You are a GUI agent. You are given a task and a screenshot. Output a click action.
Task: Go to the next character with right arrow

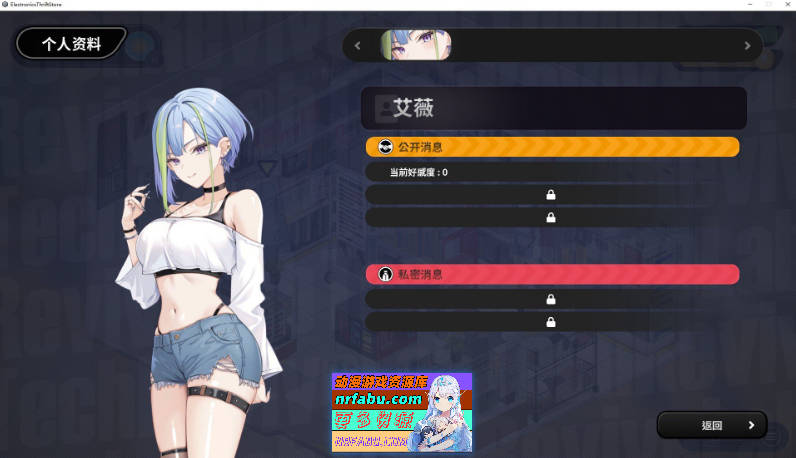[x=747, y=45]
